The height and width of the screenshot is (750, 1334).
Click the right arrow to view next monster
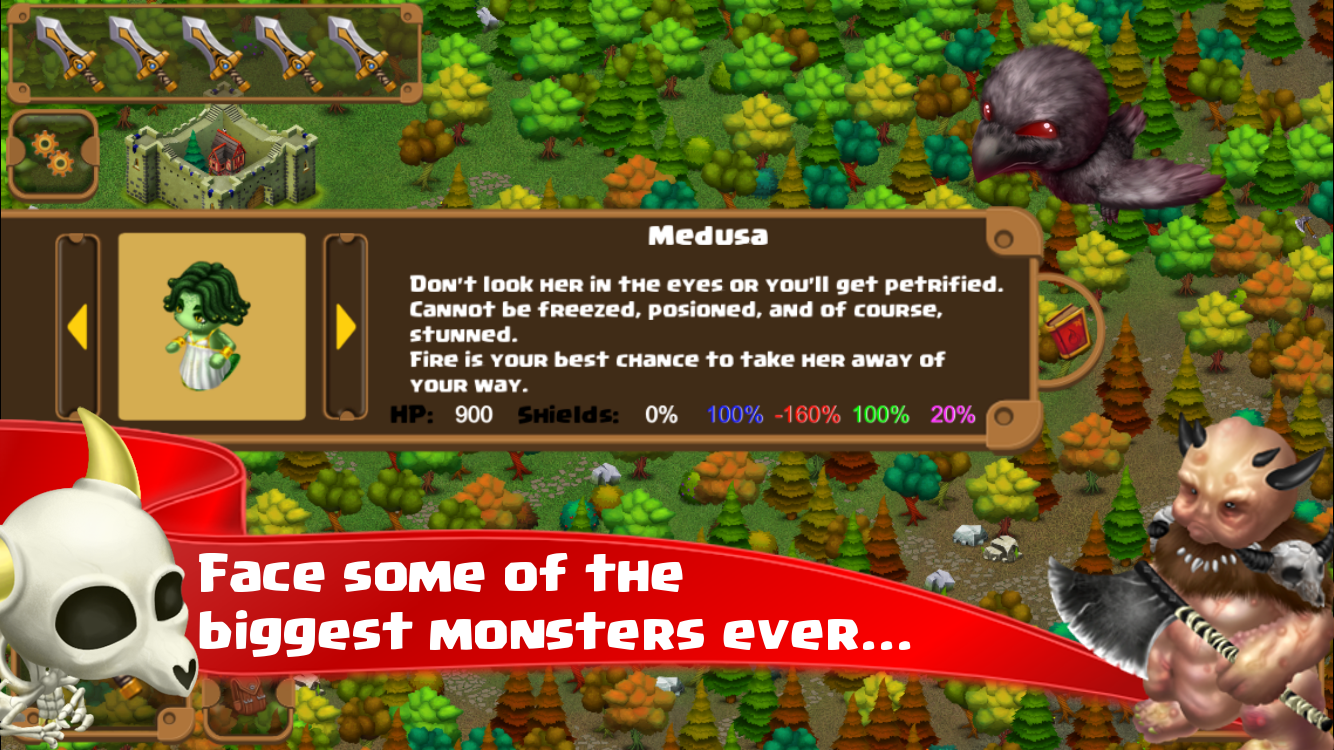tap(344, 325)
